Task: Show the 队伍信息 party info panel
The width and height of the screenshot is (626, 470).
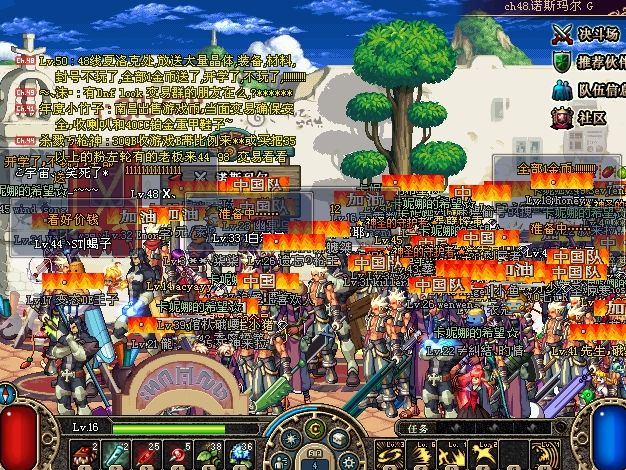Action: coord(589,91)
